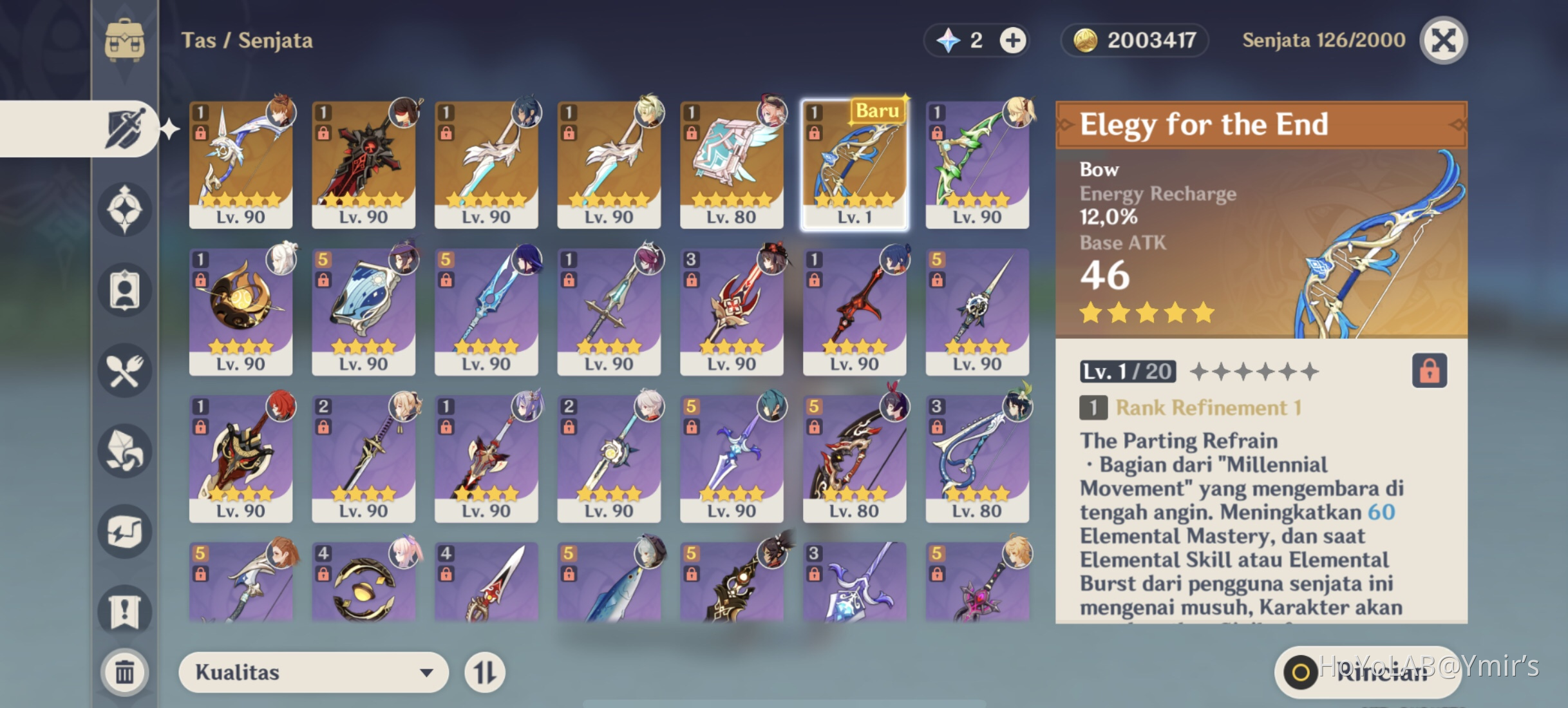The height and width of the screenshot is (708, 1568).
Task: Select the materials gem icon
Action: (126, 450)
